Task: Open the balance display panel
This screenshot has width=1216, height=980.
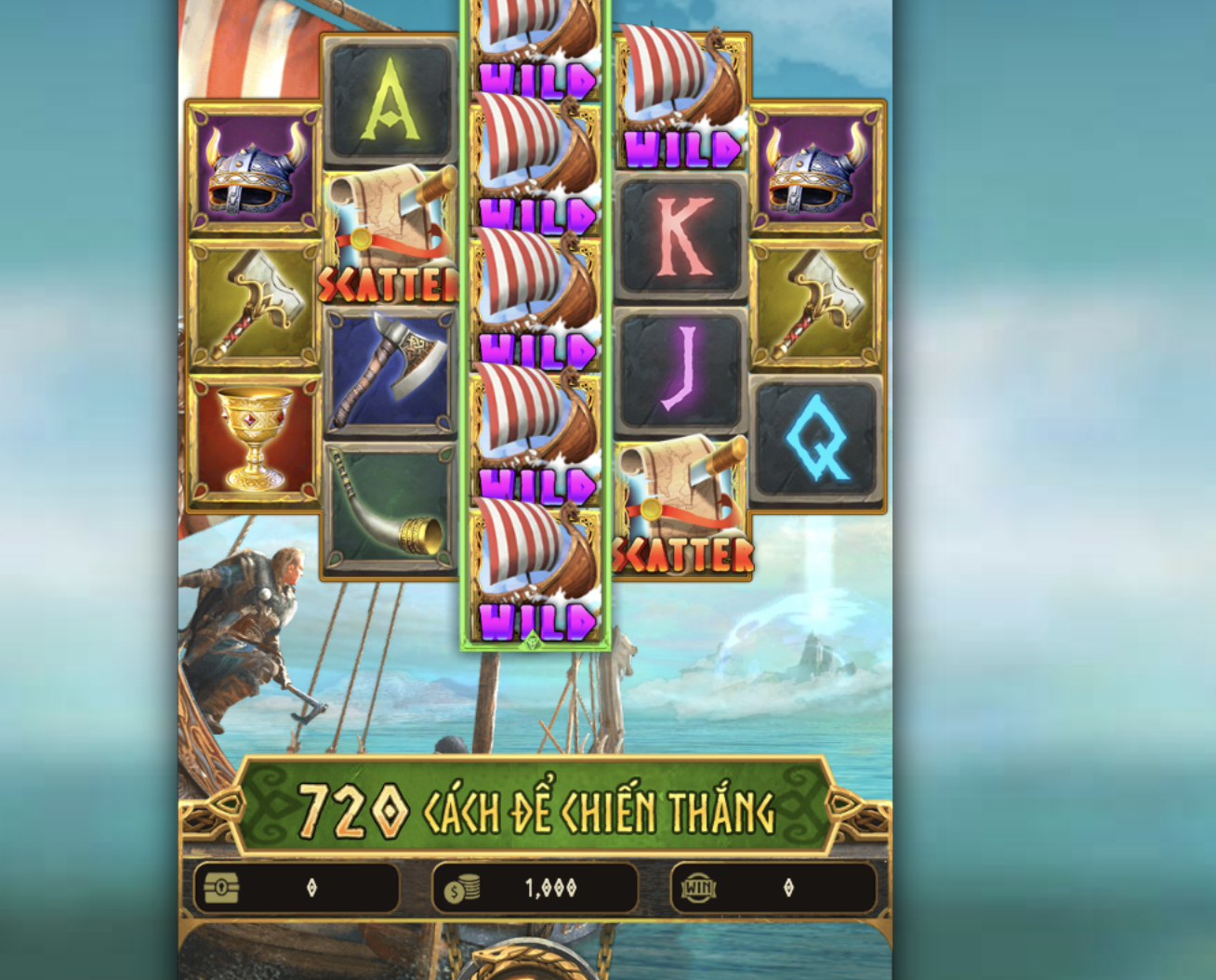Action: pos(297,888)
